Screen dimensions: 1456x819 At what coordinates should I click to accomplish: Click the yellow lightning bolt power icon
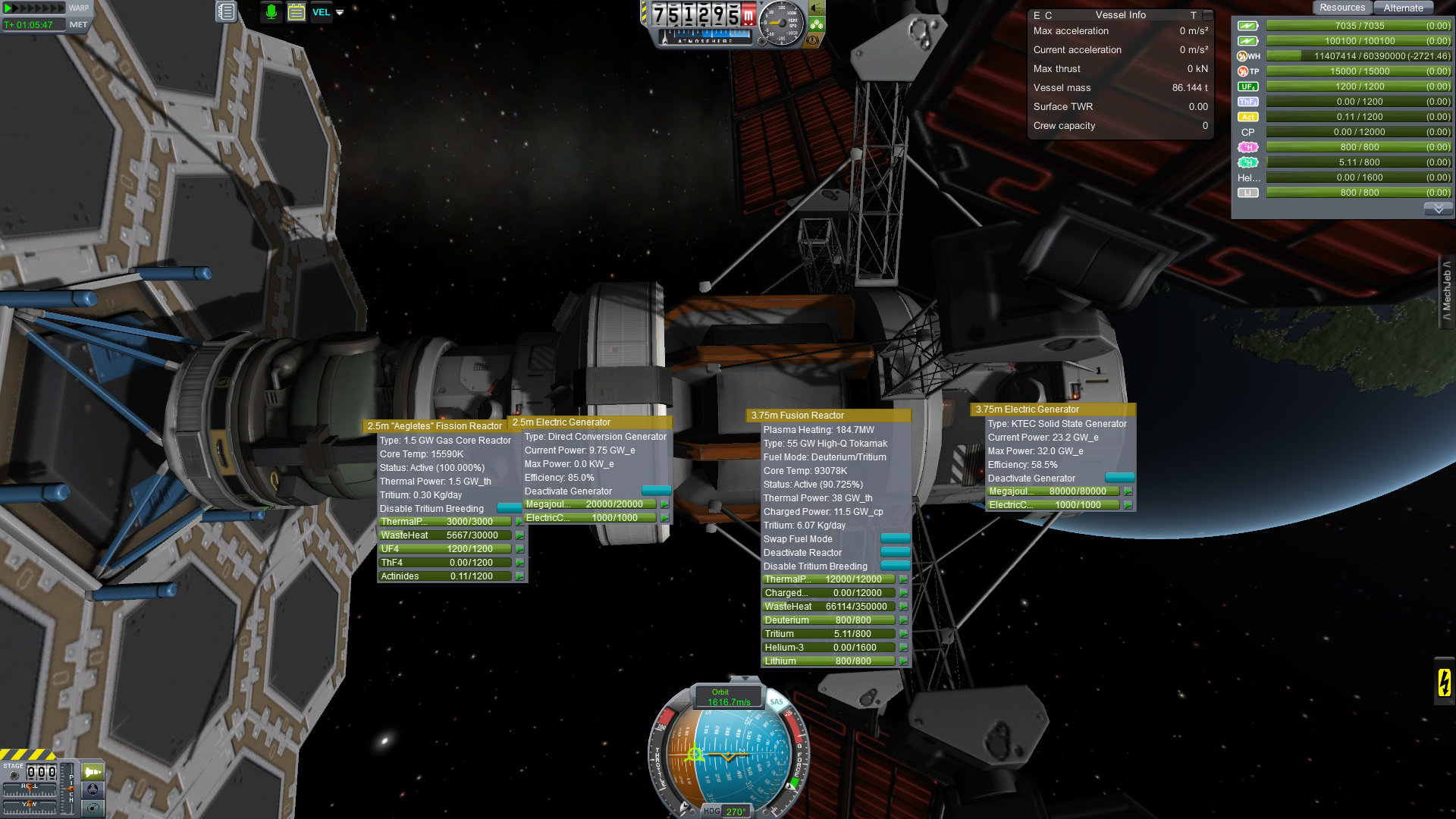(1444, 682)
